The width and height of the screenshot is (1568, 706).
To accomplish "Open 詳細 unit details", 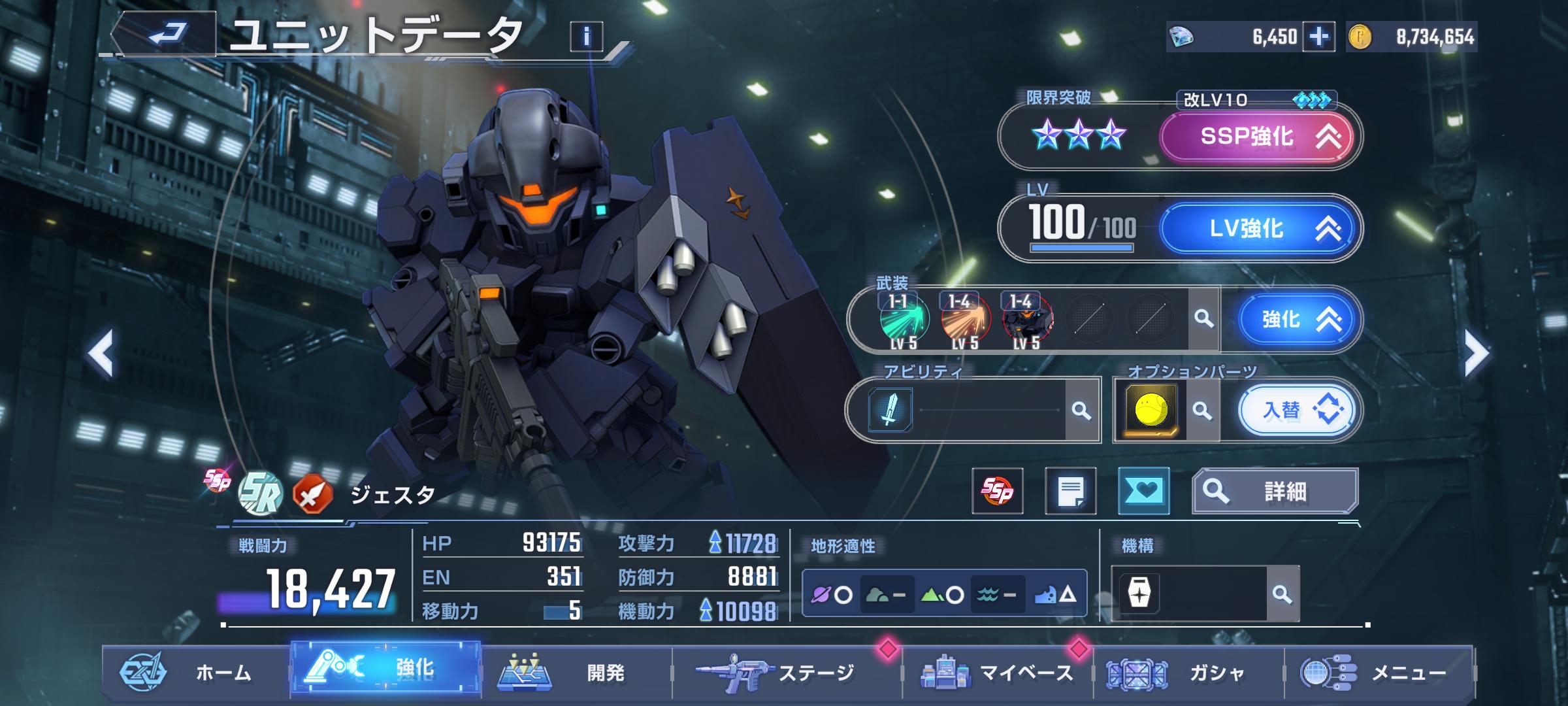I will [1275, 491].
